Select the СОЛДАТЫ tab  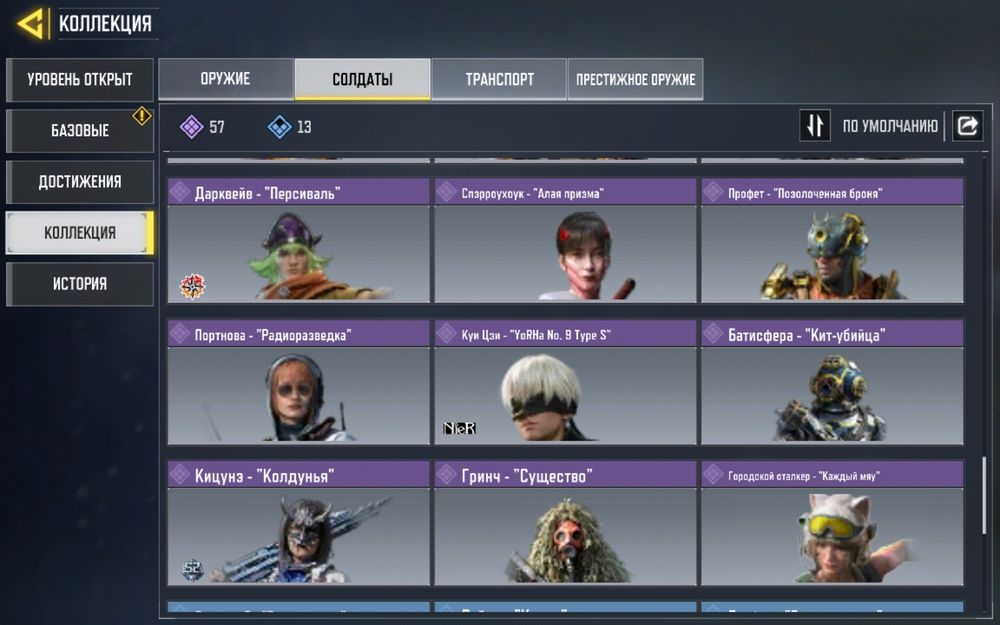tap(362, 79)
